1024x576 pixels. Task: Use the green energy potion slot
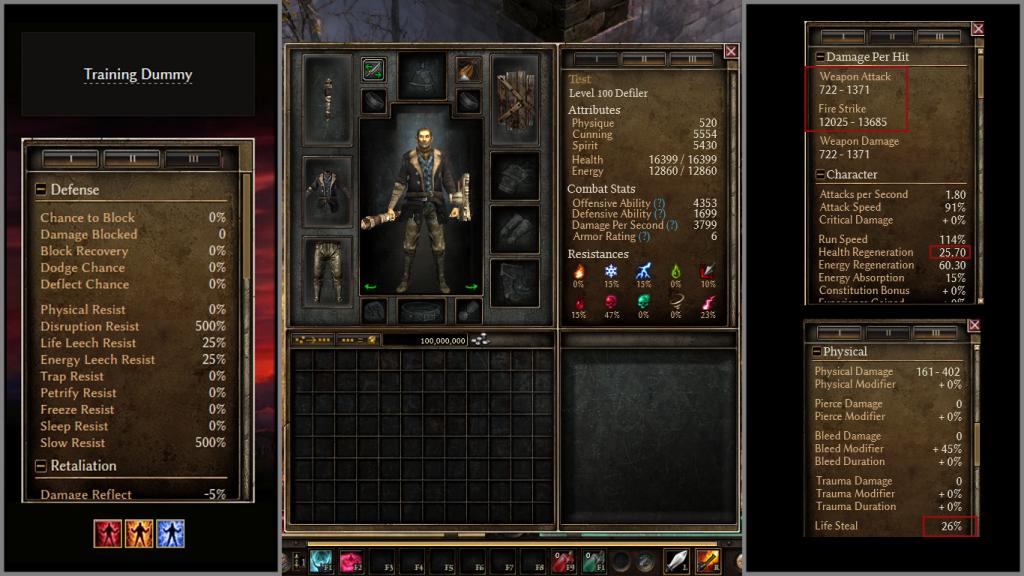click(x=593, y=561)
